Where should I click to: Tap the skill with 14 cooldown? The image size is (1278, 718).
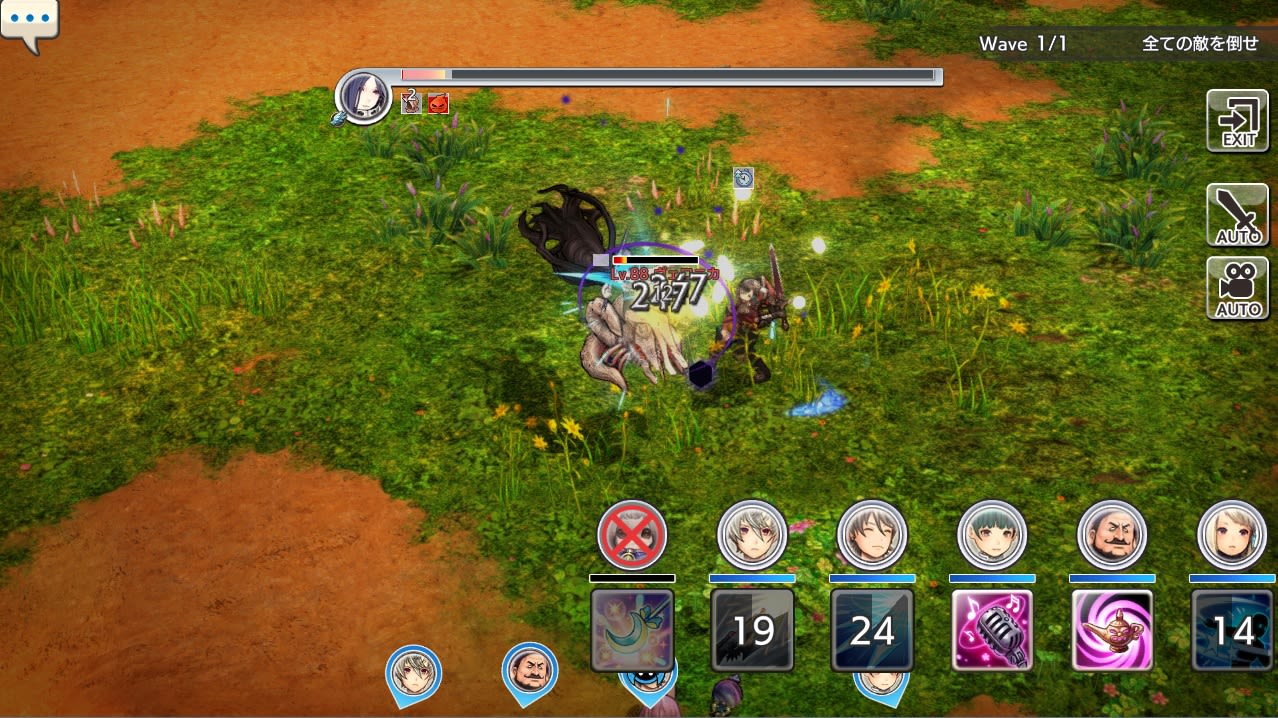point(1232,630)
